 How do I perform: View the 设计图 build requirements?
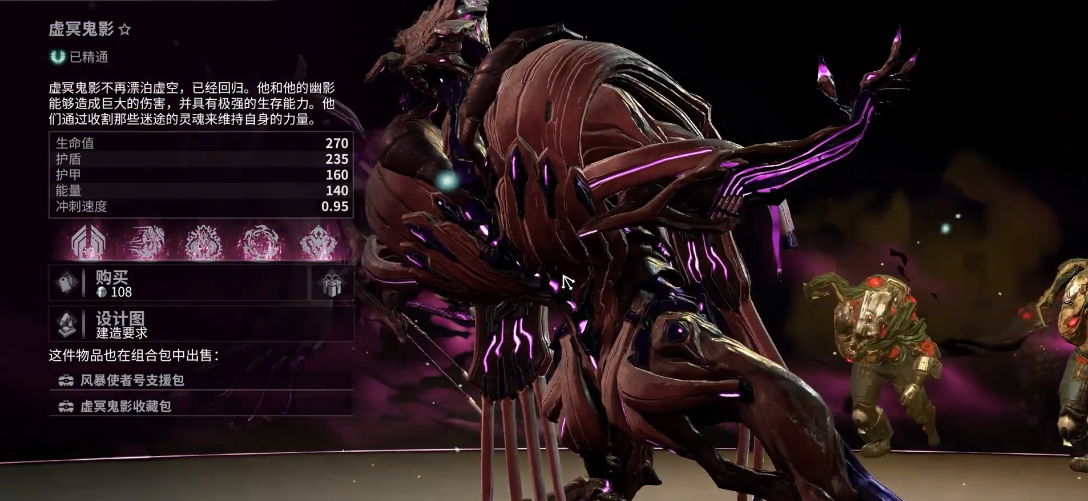(200, 323)
